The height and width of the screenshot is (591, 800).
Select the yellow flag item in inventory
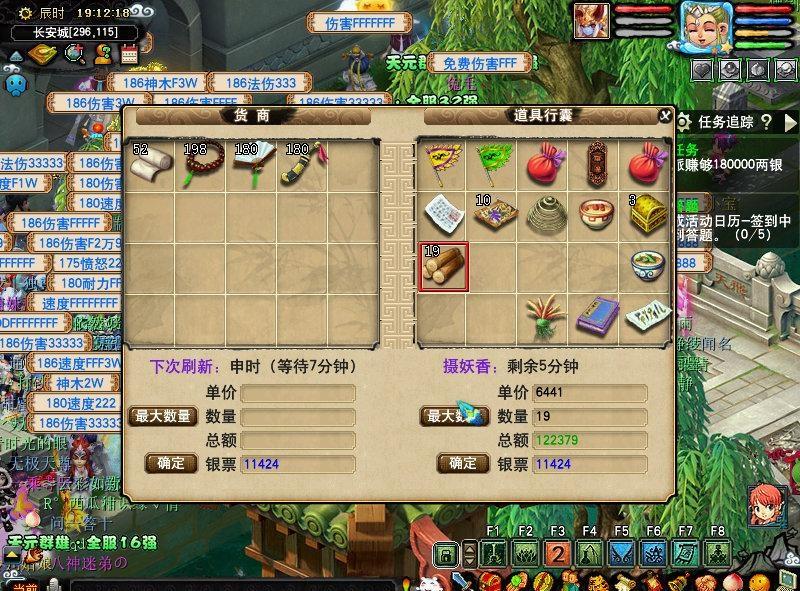(x=443, y=166)
